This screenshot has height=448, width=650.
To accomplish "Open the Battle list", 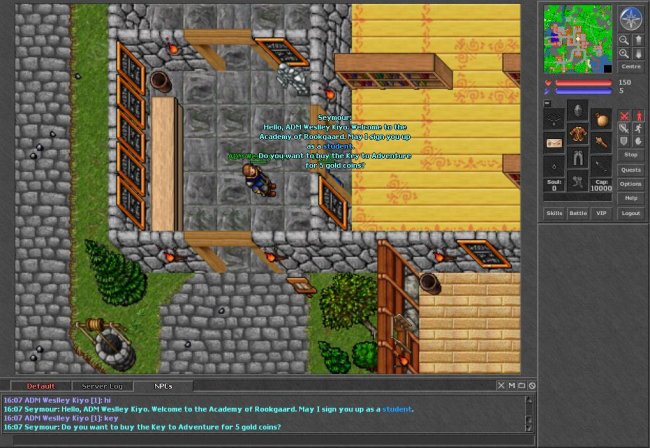I will pyautogui.click(x=578, y=213).
